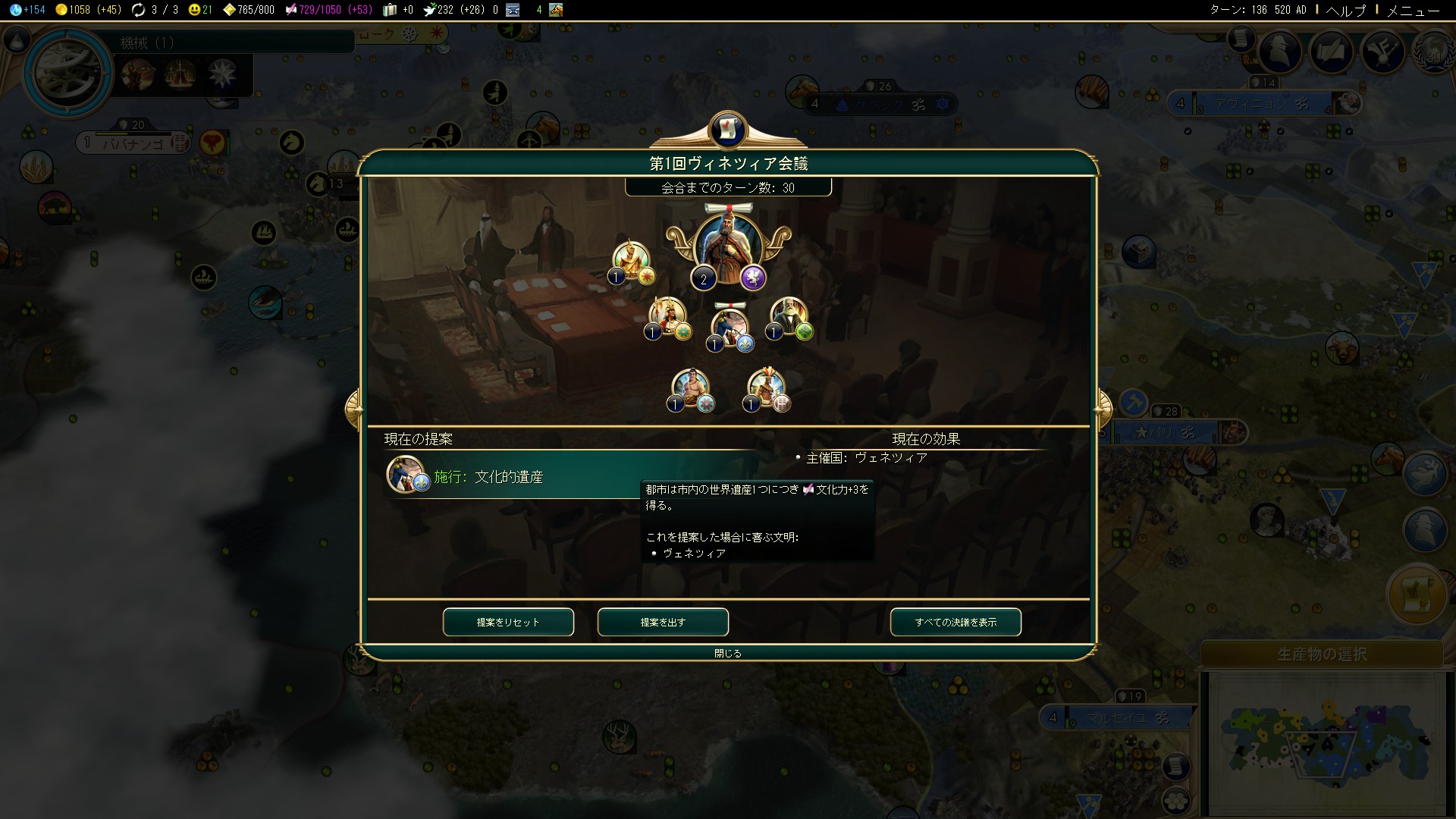The image size is (1456, 819).
Task: Select the bare-chested leader portrait in bottom row
Action: tap(691, 388)
